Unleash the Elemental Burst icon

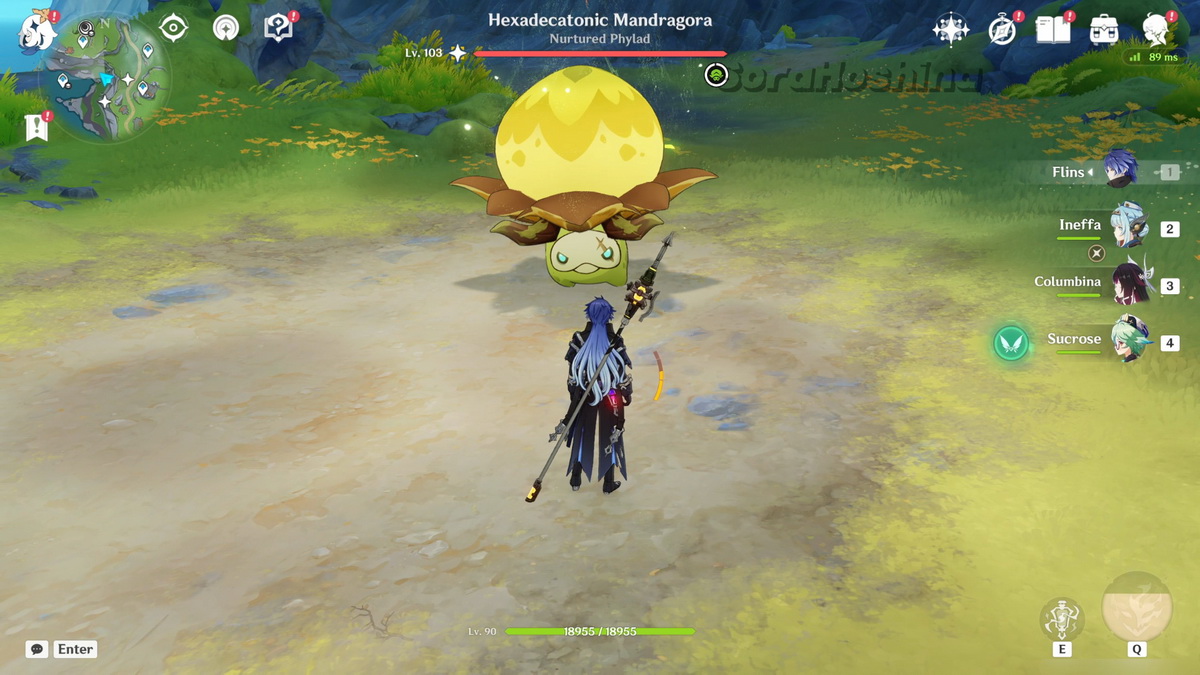click(x=1136, y=607)
